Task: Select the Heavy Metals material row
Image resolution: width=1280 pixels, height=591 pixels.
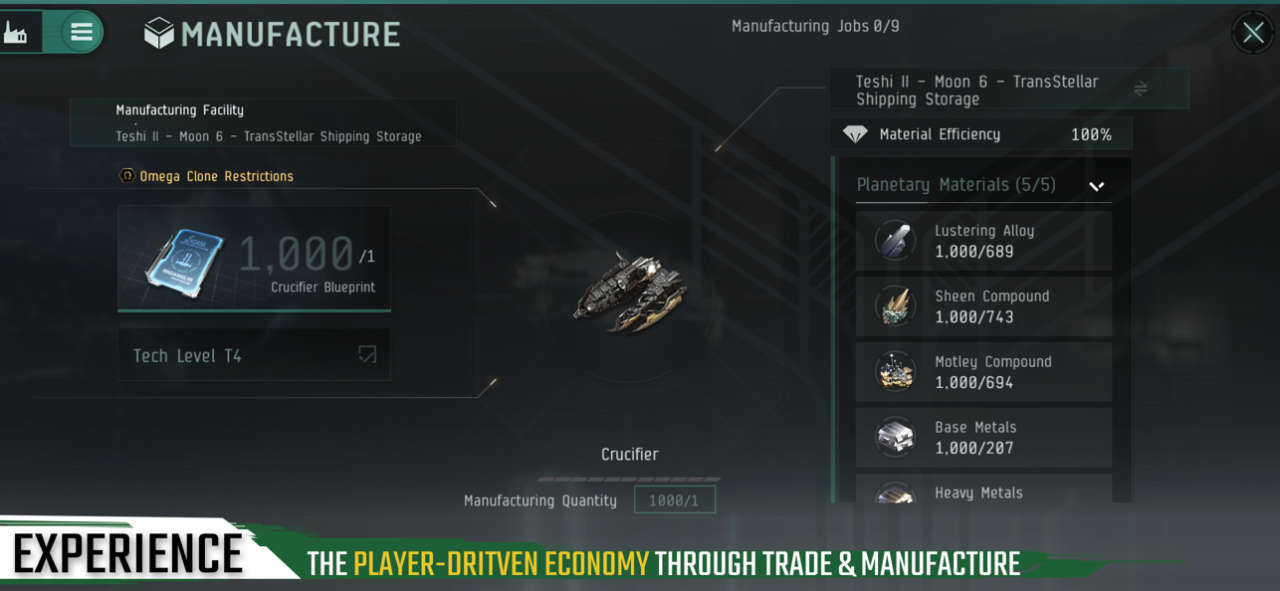Action: tap(983, 490)
